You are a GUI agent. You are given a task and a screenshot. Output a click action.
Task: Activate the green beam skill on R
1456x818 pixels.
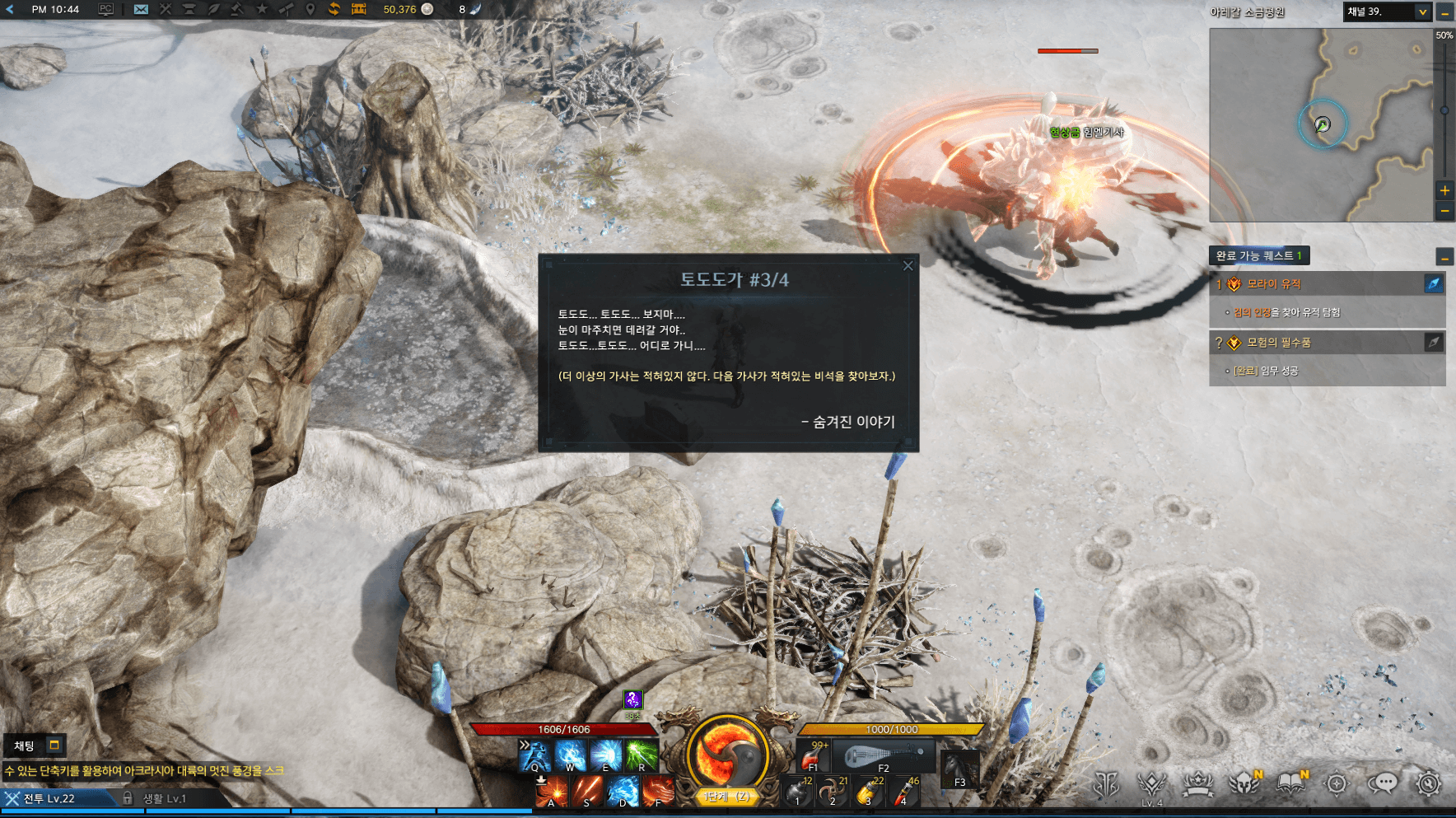click(641, 755)
